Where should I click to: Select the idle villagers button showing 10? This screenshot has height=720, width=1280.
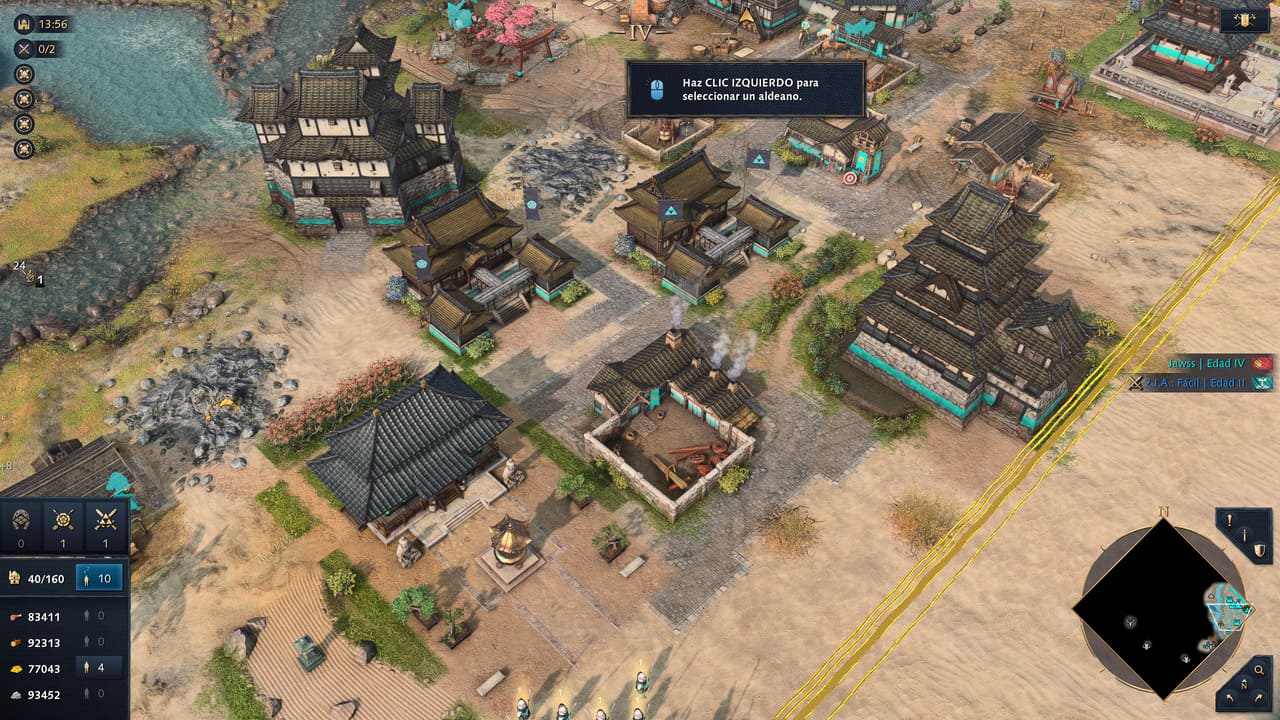point(99,577)
